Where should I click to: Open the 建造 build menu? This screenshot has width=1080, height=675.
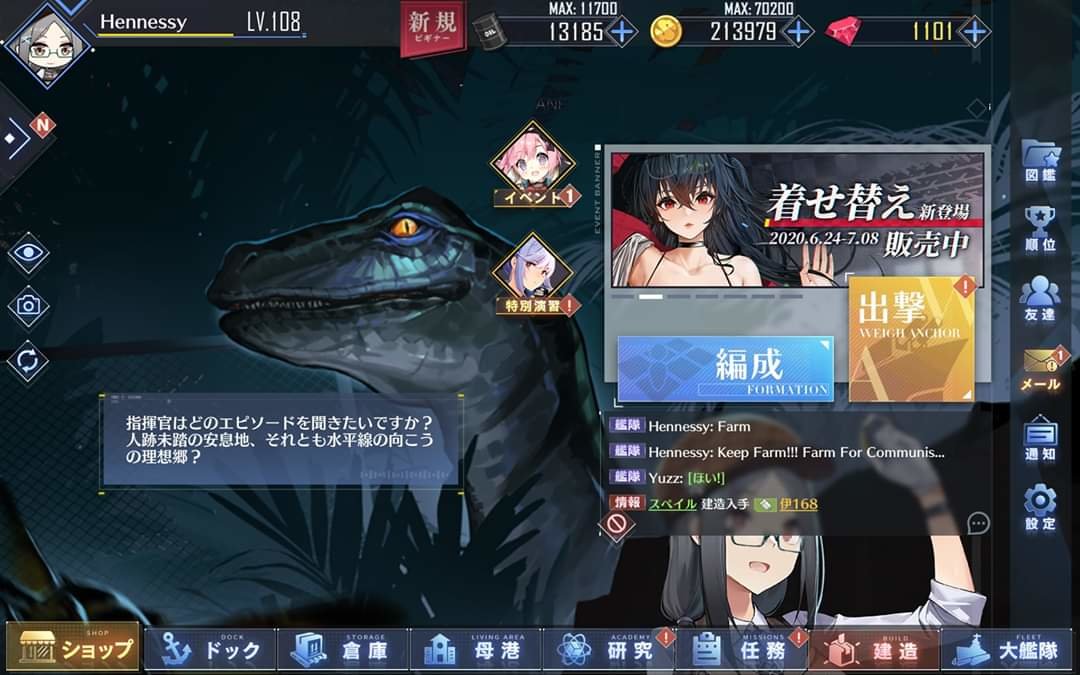874,649
